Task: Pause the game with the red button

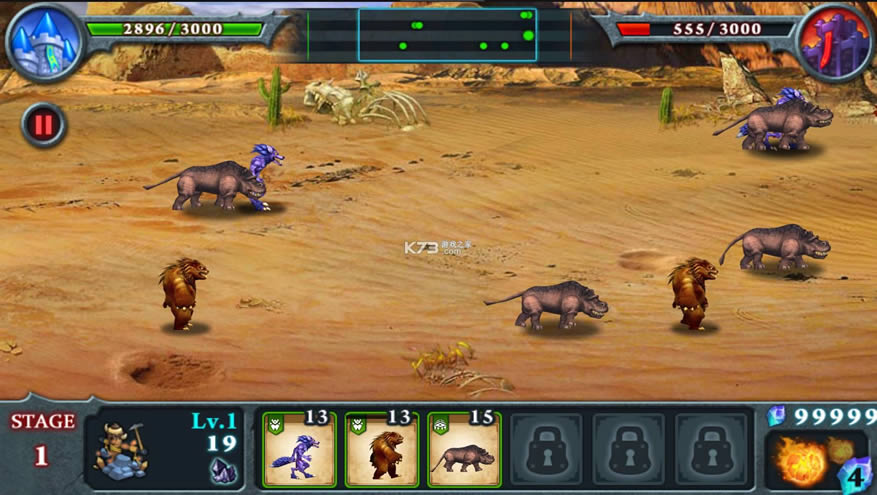Action: point(43,125)
